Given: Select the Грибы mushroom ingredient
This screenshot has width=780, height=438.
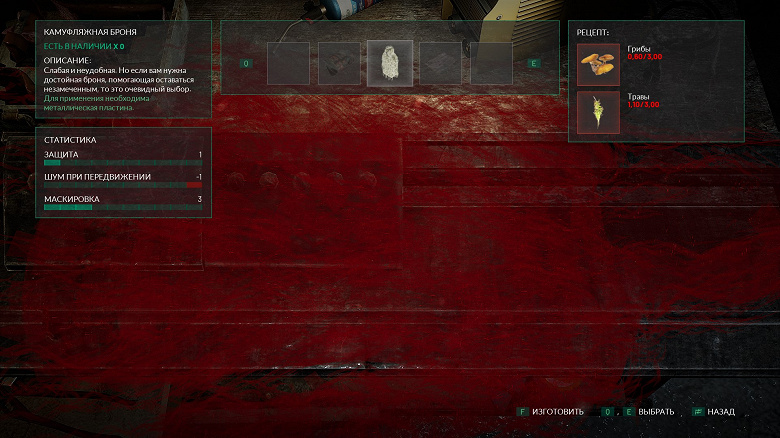Looking at the screenshot, I should (599, 64).
